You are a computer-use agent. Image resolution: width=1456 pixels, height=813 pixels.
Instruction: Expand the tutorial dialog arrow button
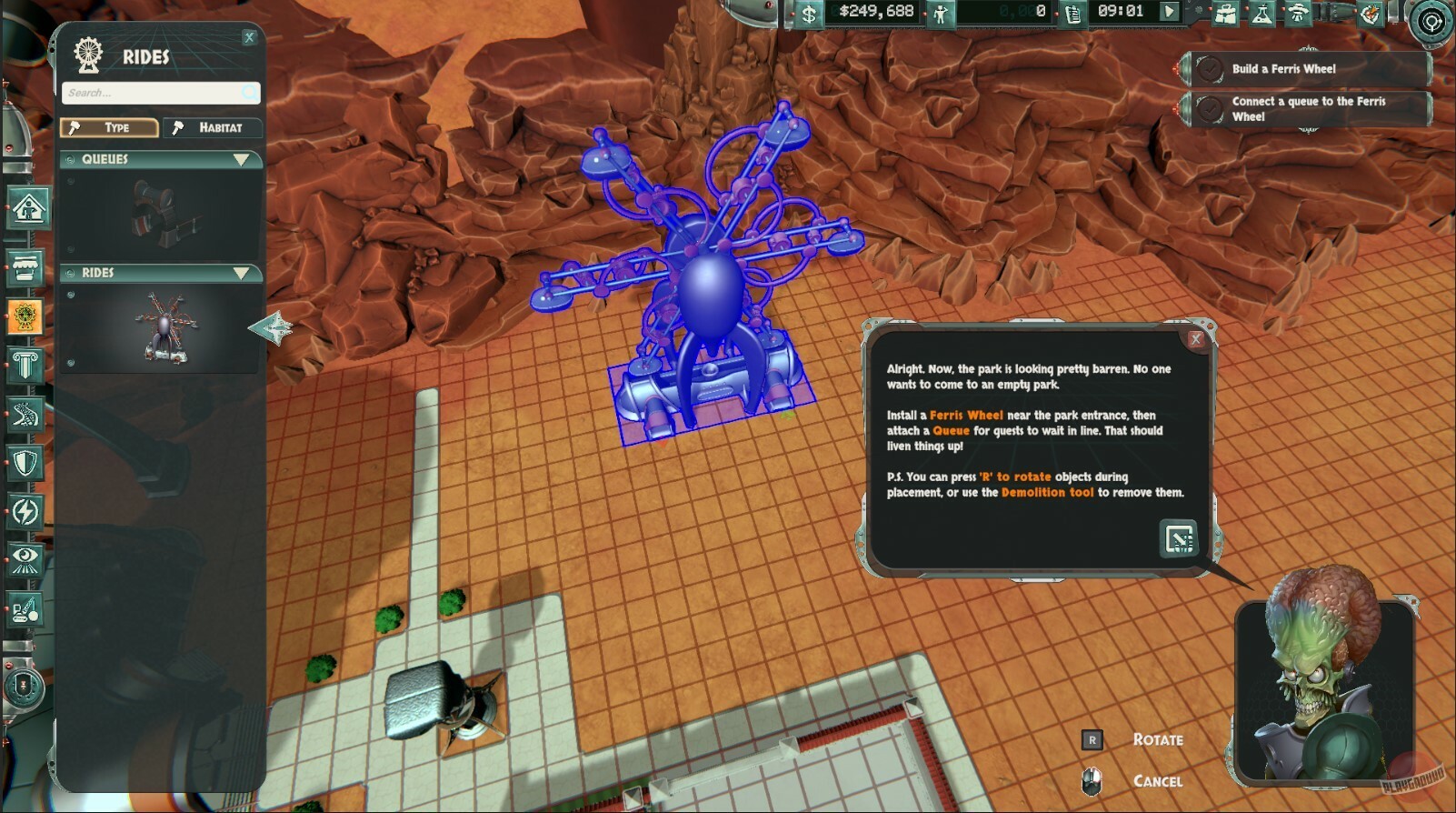(1179, 537)
